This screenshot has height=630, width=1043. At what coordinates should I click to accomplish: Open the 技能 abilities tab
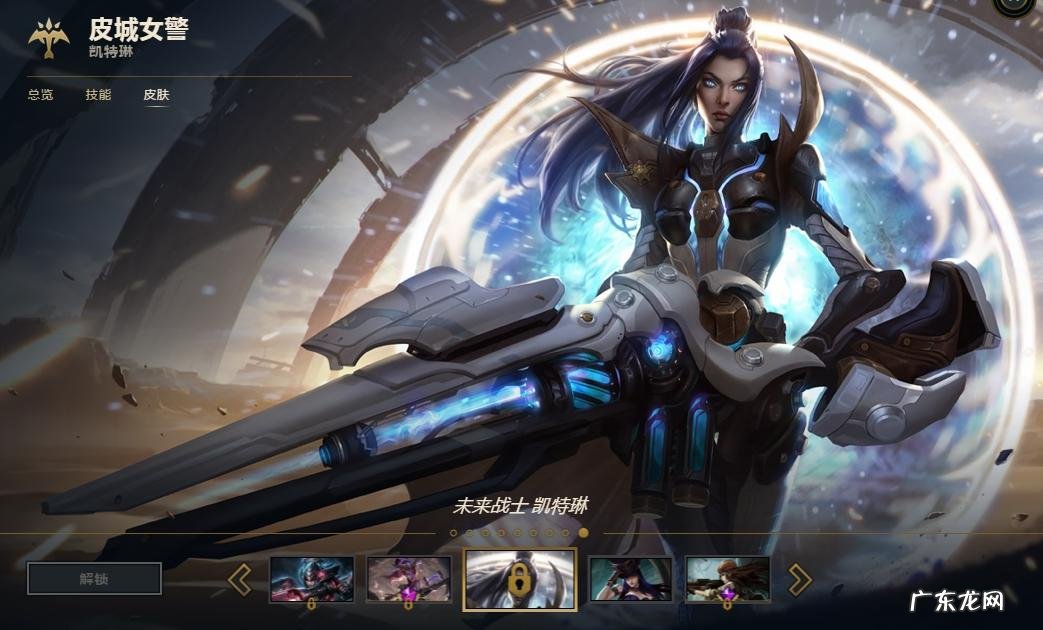point(98,95)
